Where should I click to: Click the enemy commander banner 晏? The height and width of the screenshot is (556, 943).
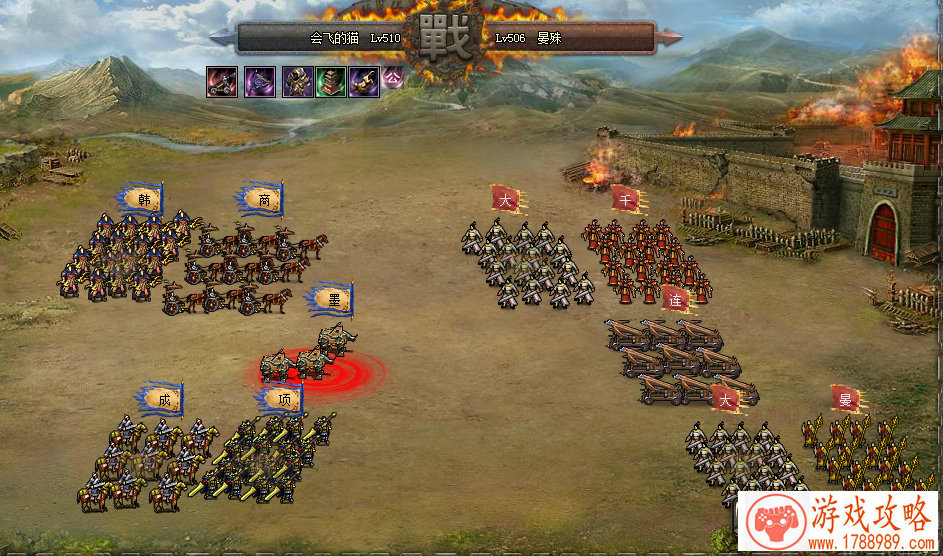coord(846,400)
